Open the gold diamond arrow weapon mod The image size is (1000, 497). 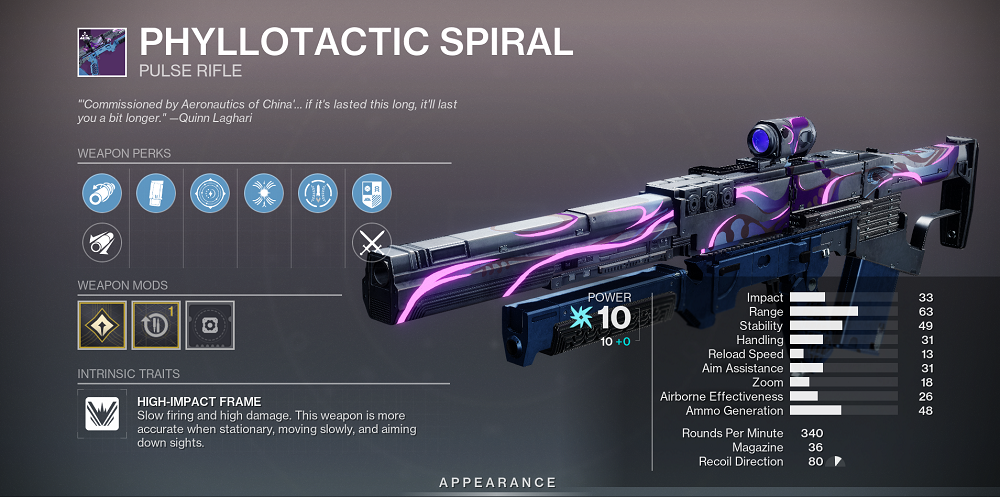click(x=102, y=325)
